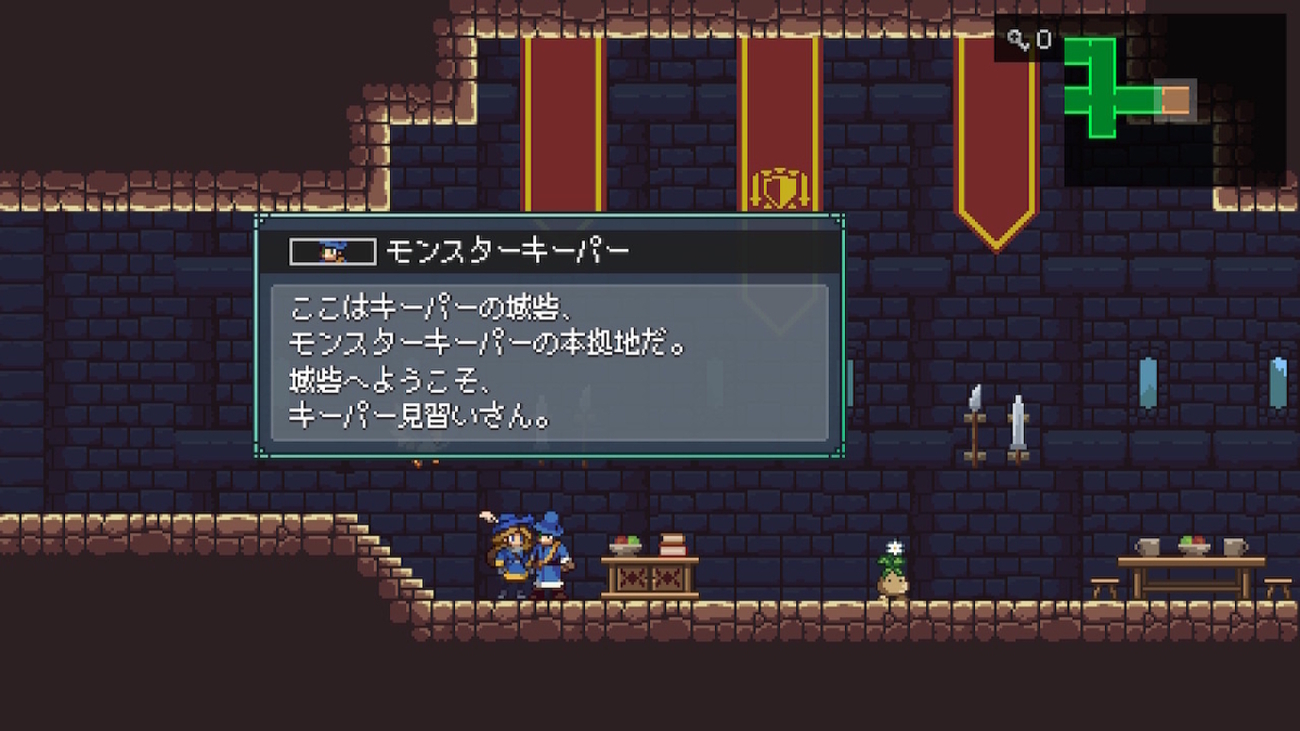Image resolution: width=1300 pixels, height=731 pixels.
Task: Open the green minimap in the corner
Action: [1140, 98]
